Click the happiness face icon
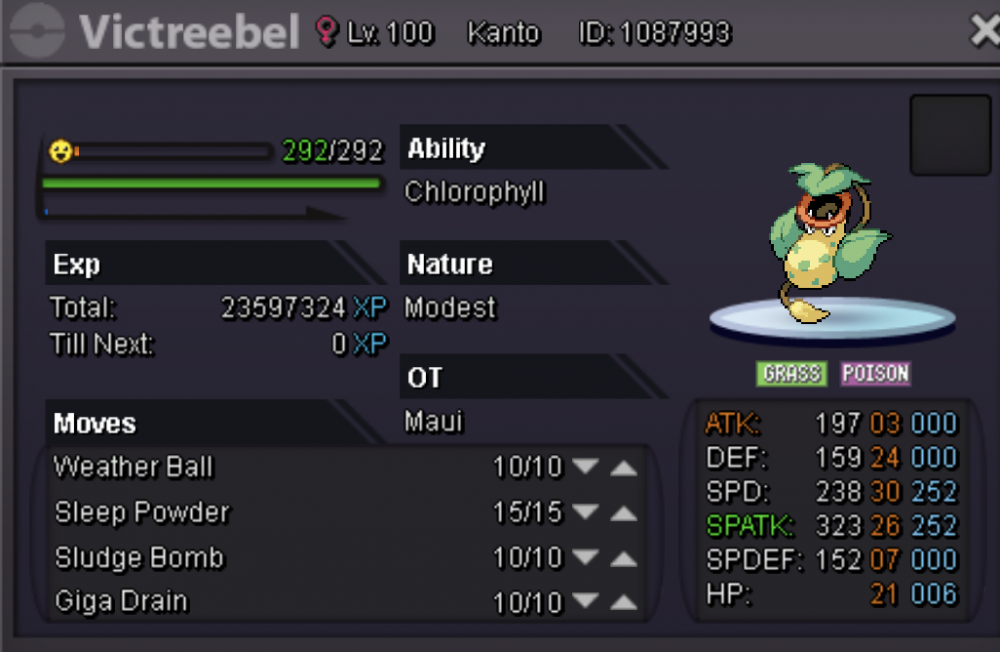Screen dimensions: 1000x652 tap(61, 151)
